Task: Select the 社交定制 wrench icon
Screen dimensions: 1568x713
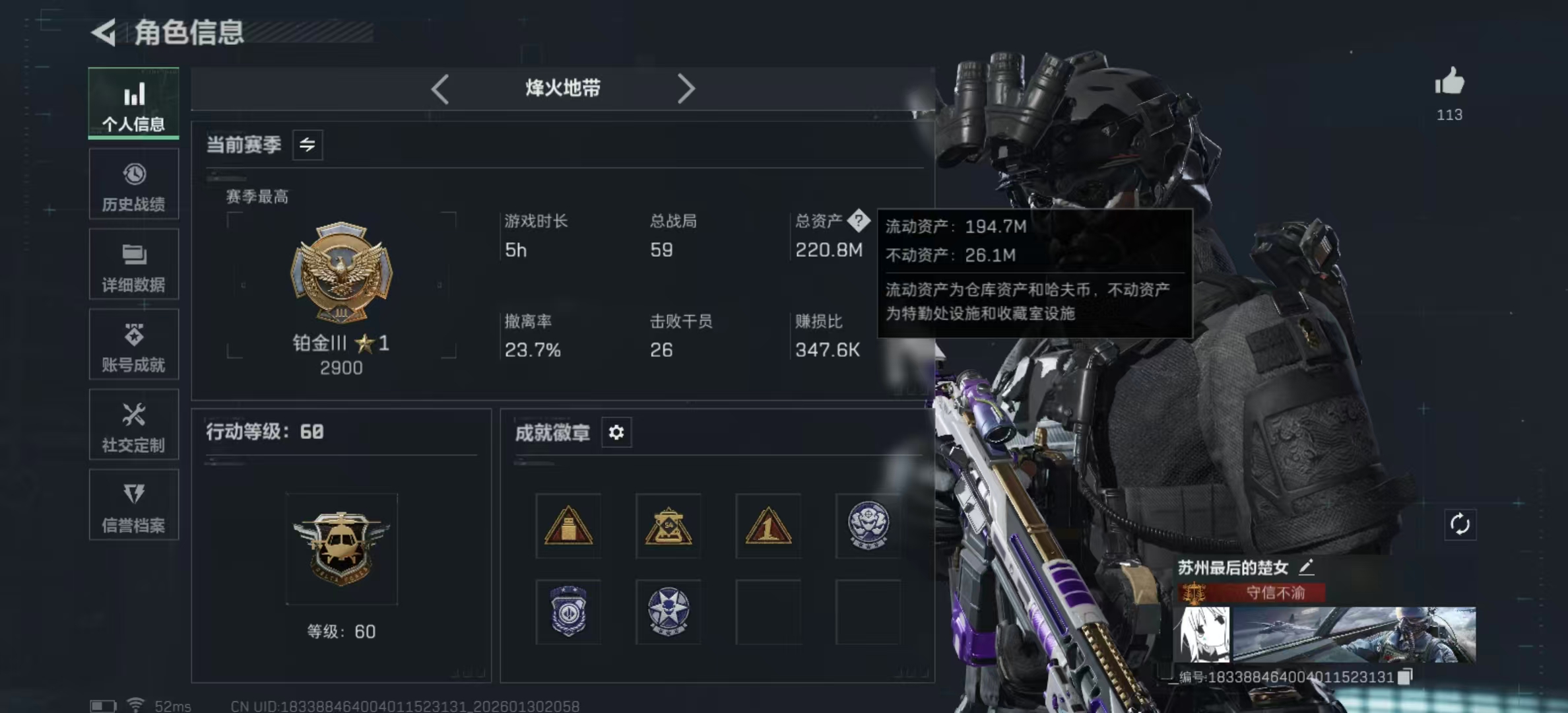Action: pos(134,425)
